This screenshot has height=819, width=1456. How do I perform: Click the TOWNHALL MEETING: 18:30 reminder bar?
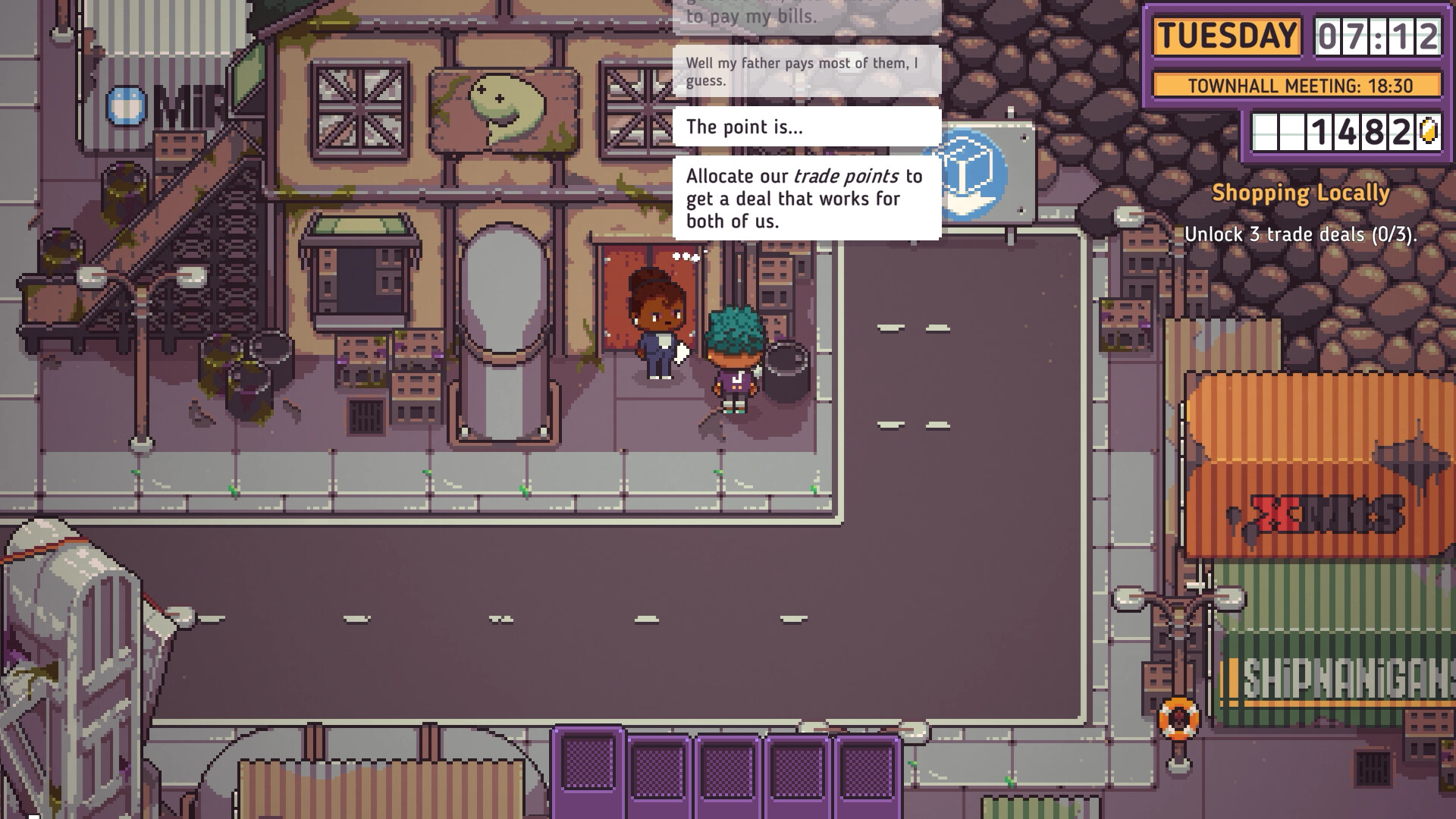1298,86
